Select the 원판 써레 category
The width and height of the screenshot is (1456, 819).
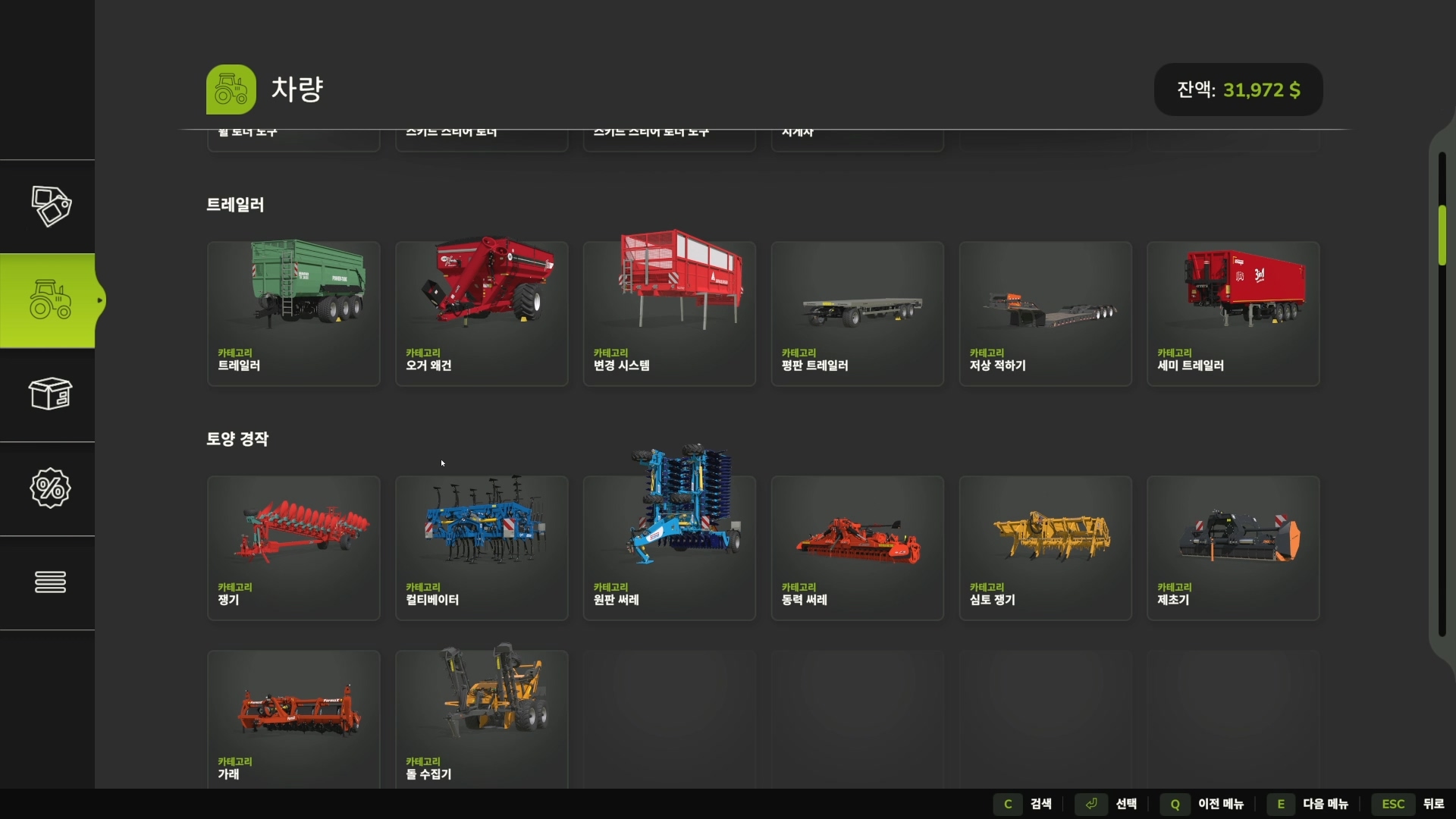tap(669, 548)
